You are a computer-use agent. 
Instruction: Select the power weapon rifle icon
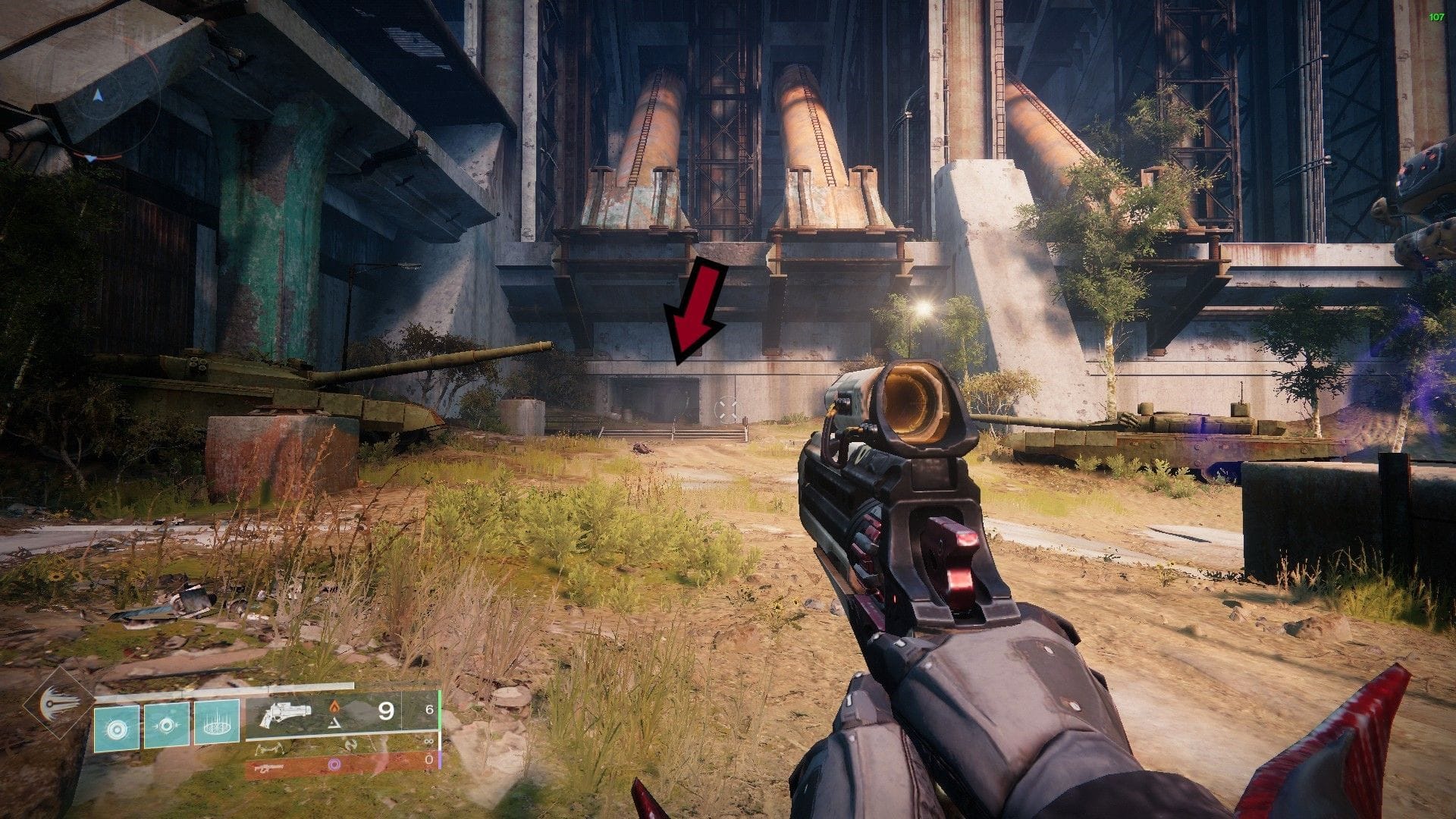coord(270,767)
